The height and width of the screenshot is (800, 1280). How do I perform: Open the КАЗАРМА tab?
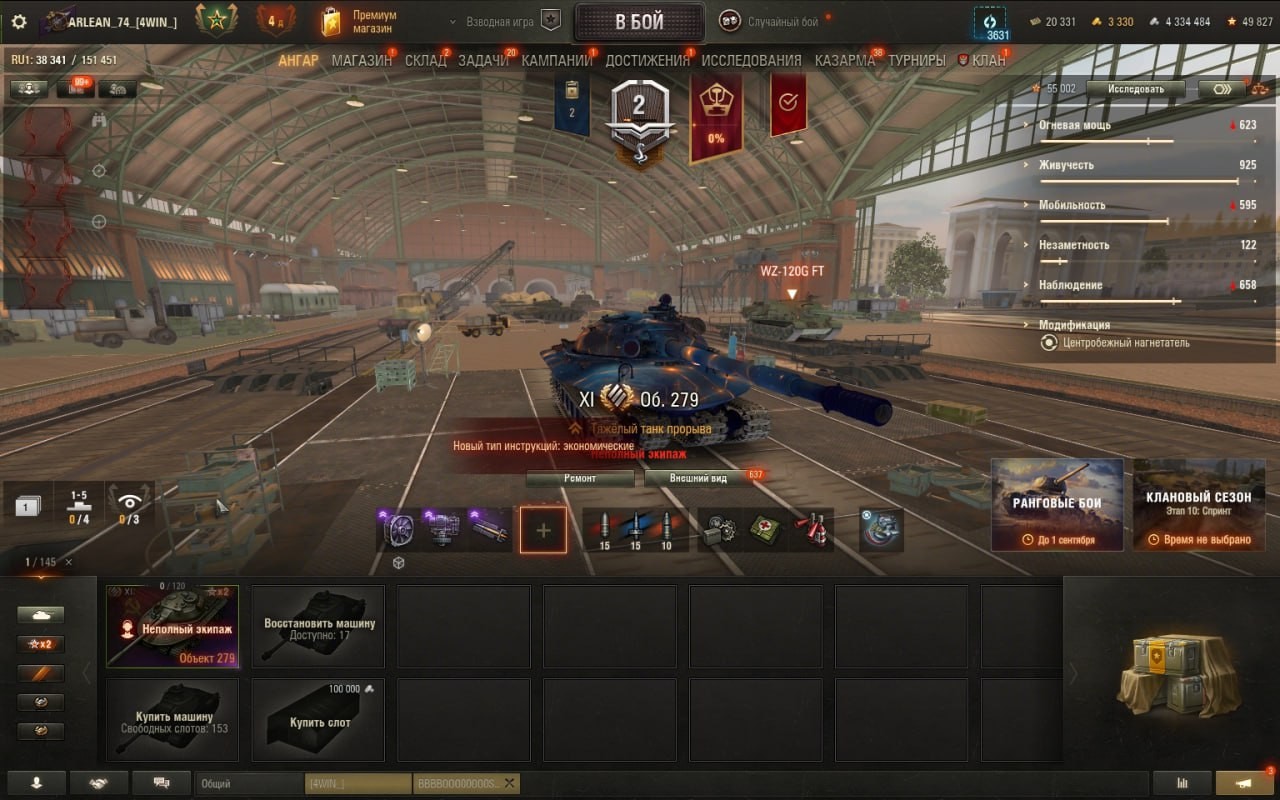coord(844,61)
